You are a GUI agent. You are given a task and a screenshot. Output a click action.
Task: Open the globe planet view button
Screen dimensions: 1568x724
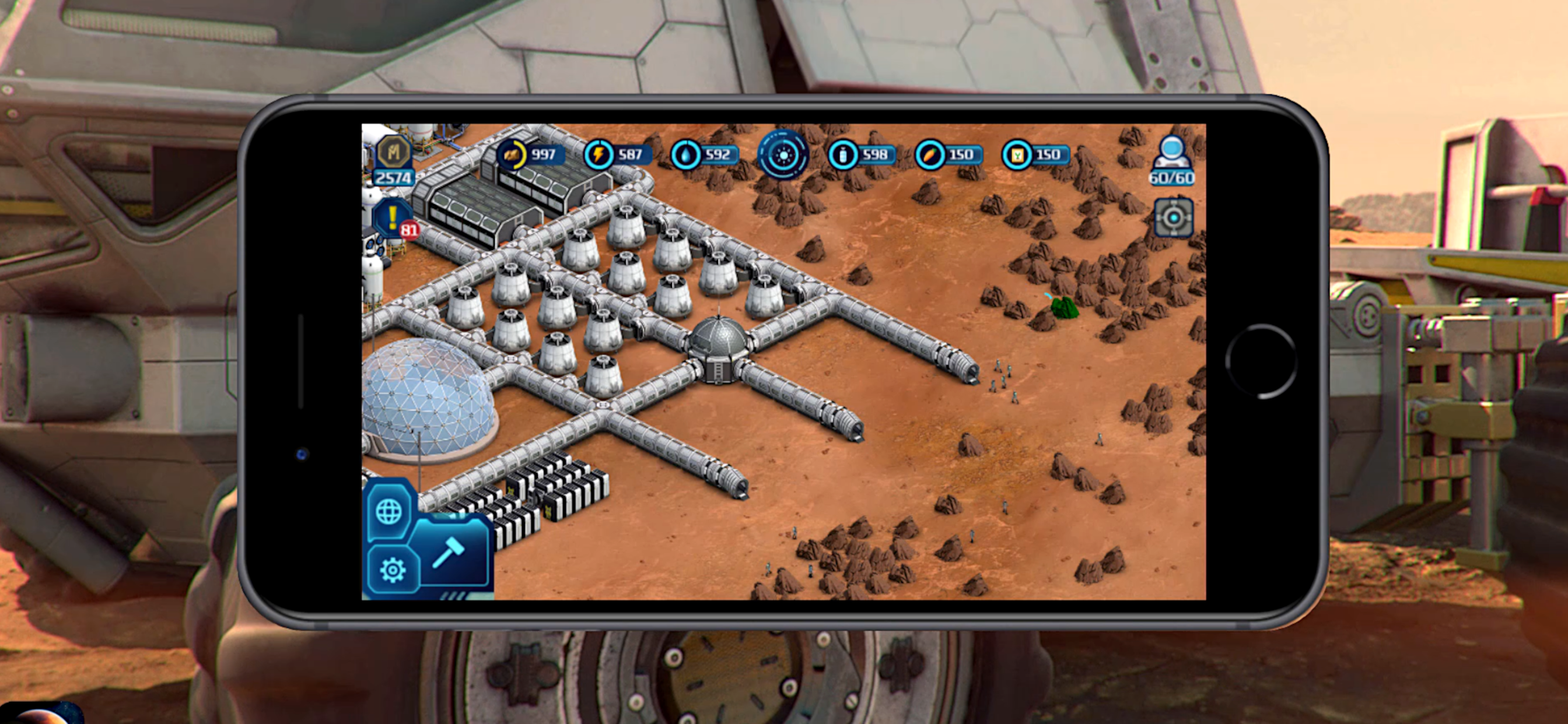[390, 511]
